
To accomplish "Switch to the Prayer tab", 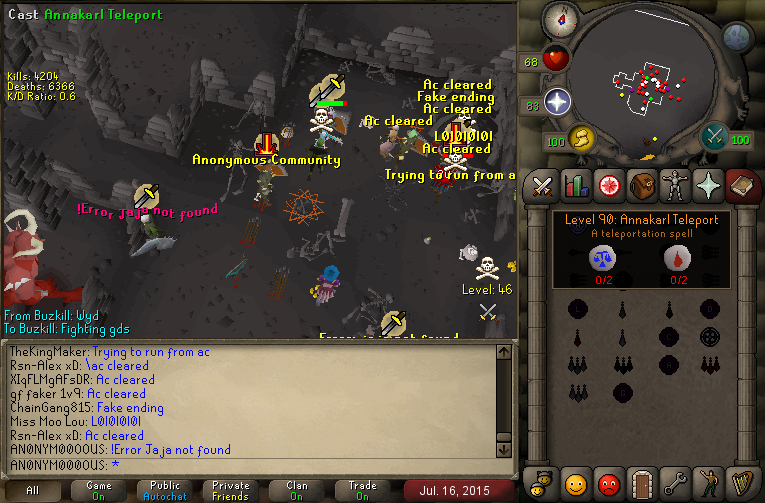I will point(708,186).
